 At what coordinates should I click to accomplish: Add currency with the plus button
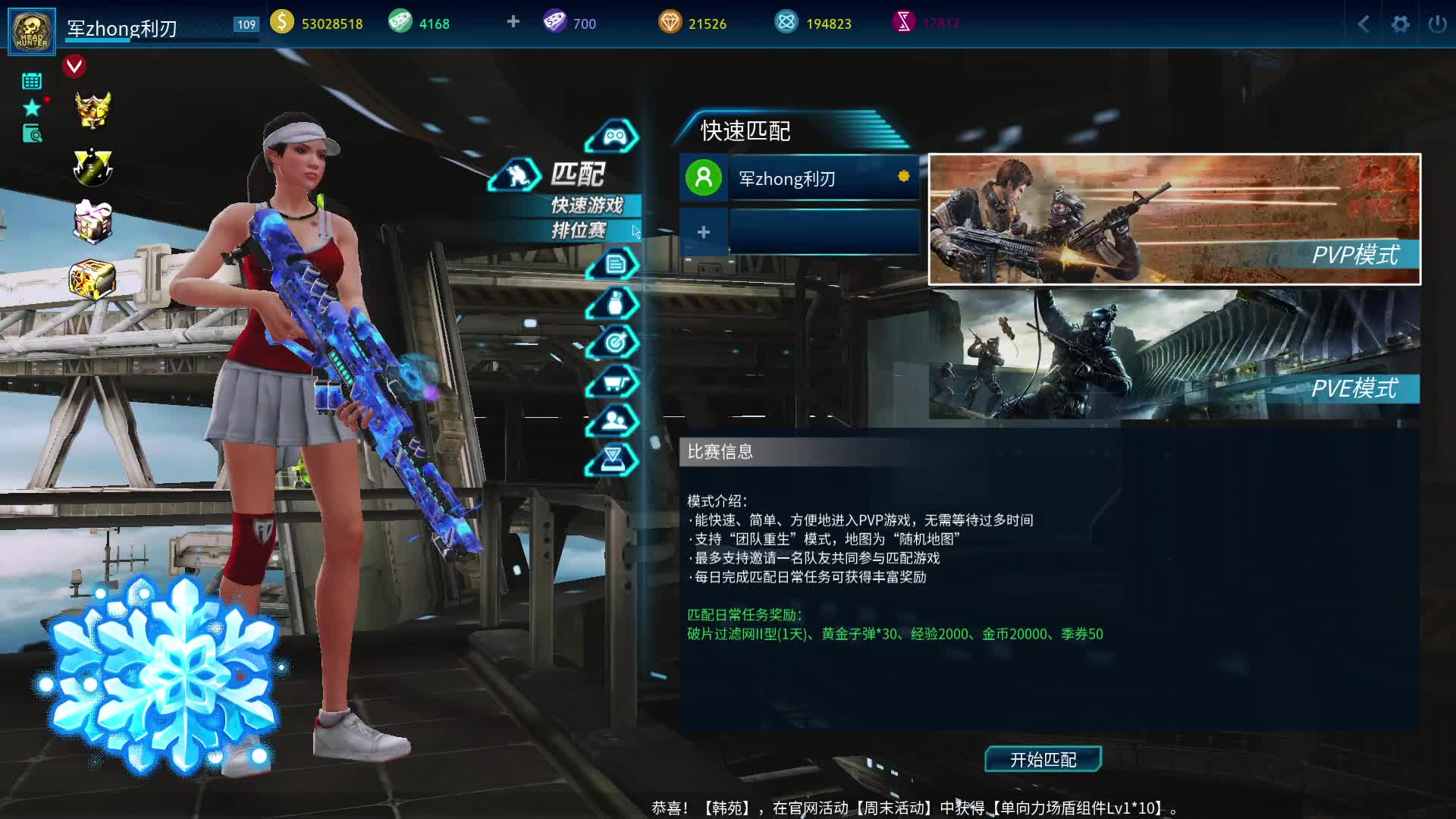pos(513,22)
